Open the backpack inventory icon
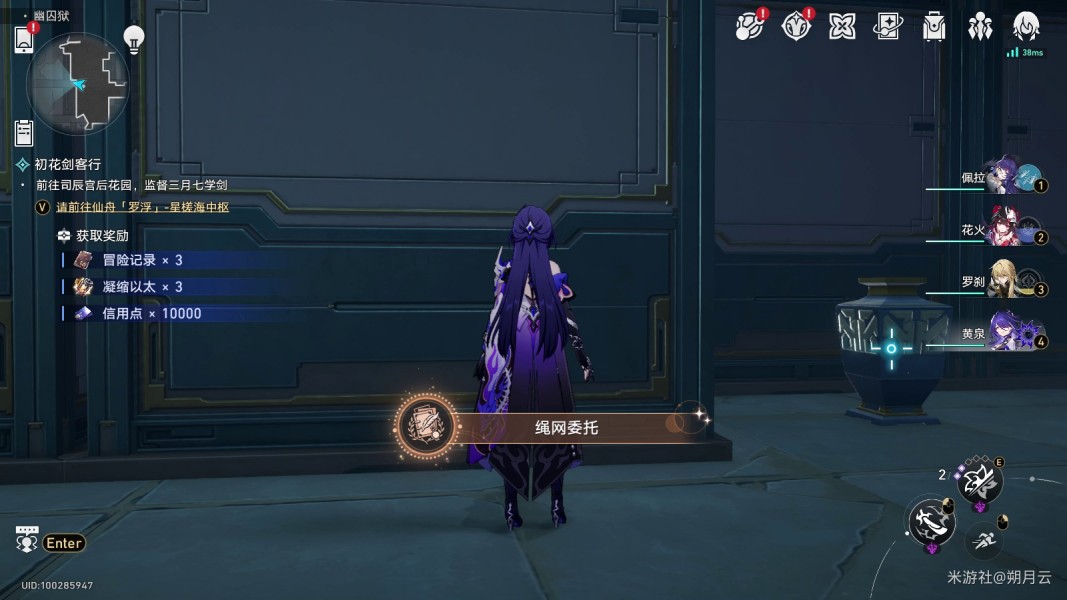1067x600 pixels. tap(934, 27)
